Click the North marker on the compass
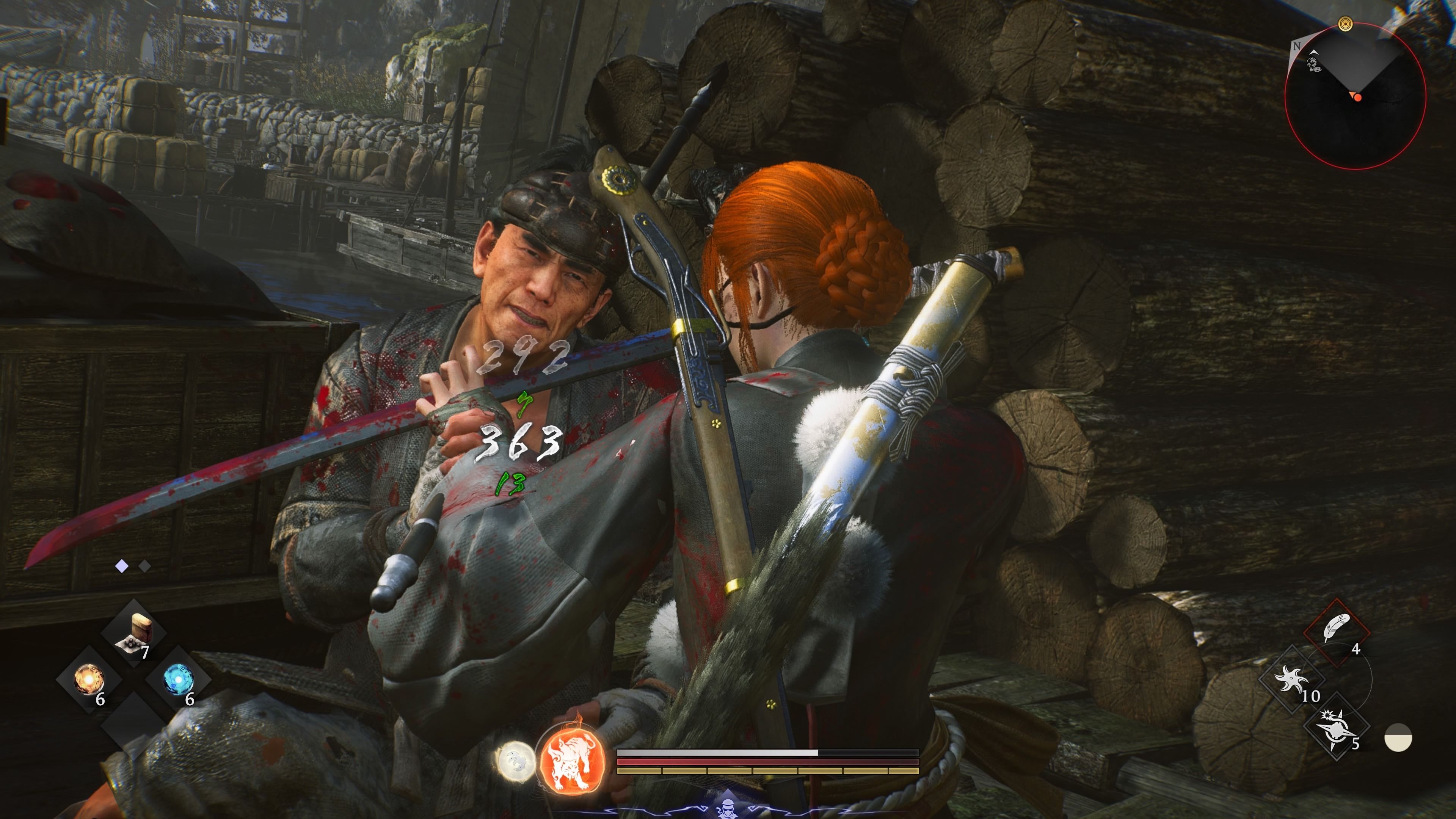The height and width of the screenshot is (819, 1456). 1297,46
